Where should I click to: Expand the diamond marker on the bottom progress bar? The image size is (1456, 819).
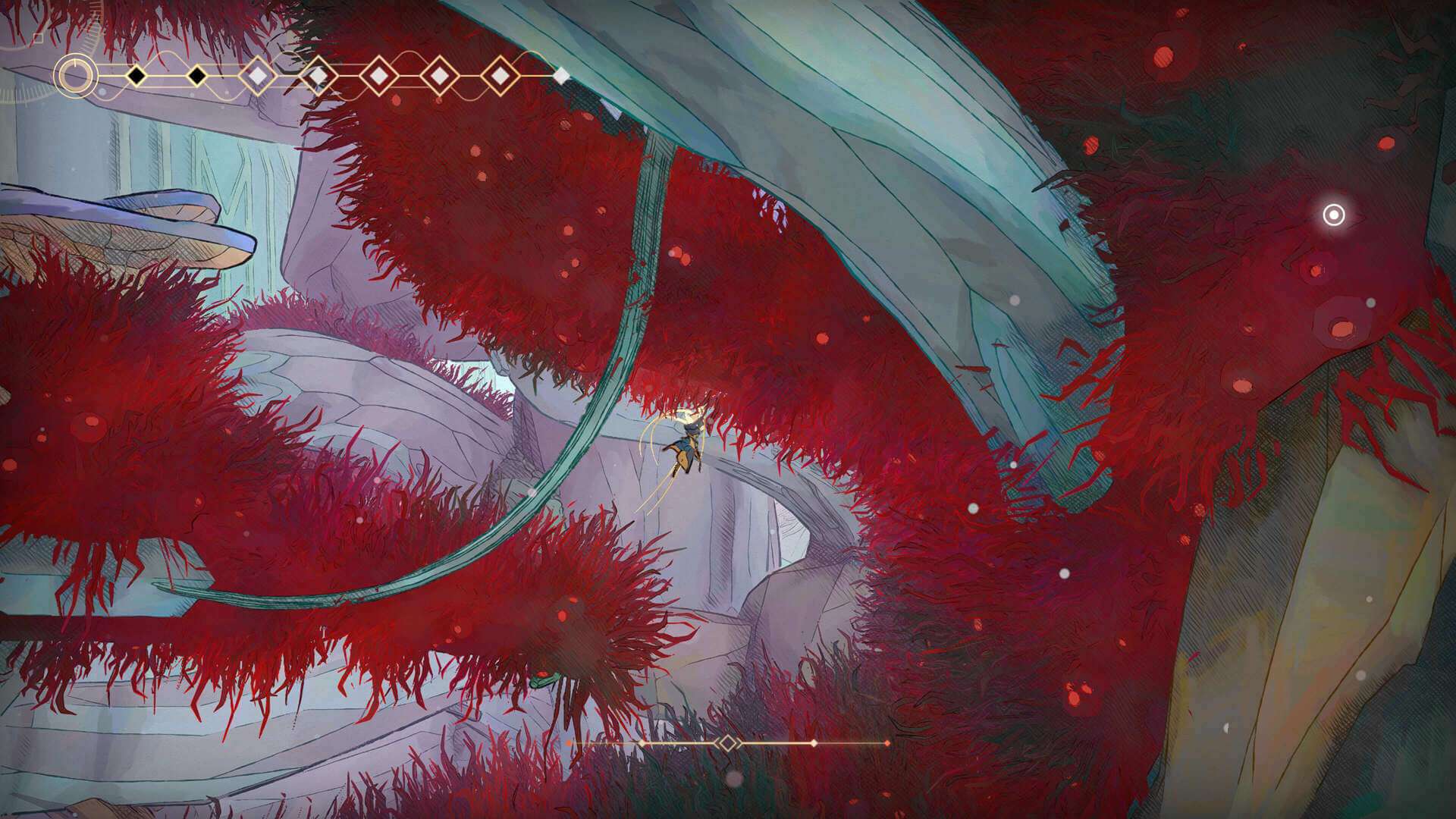[726, 742]
